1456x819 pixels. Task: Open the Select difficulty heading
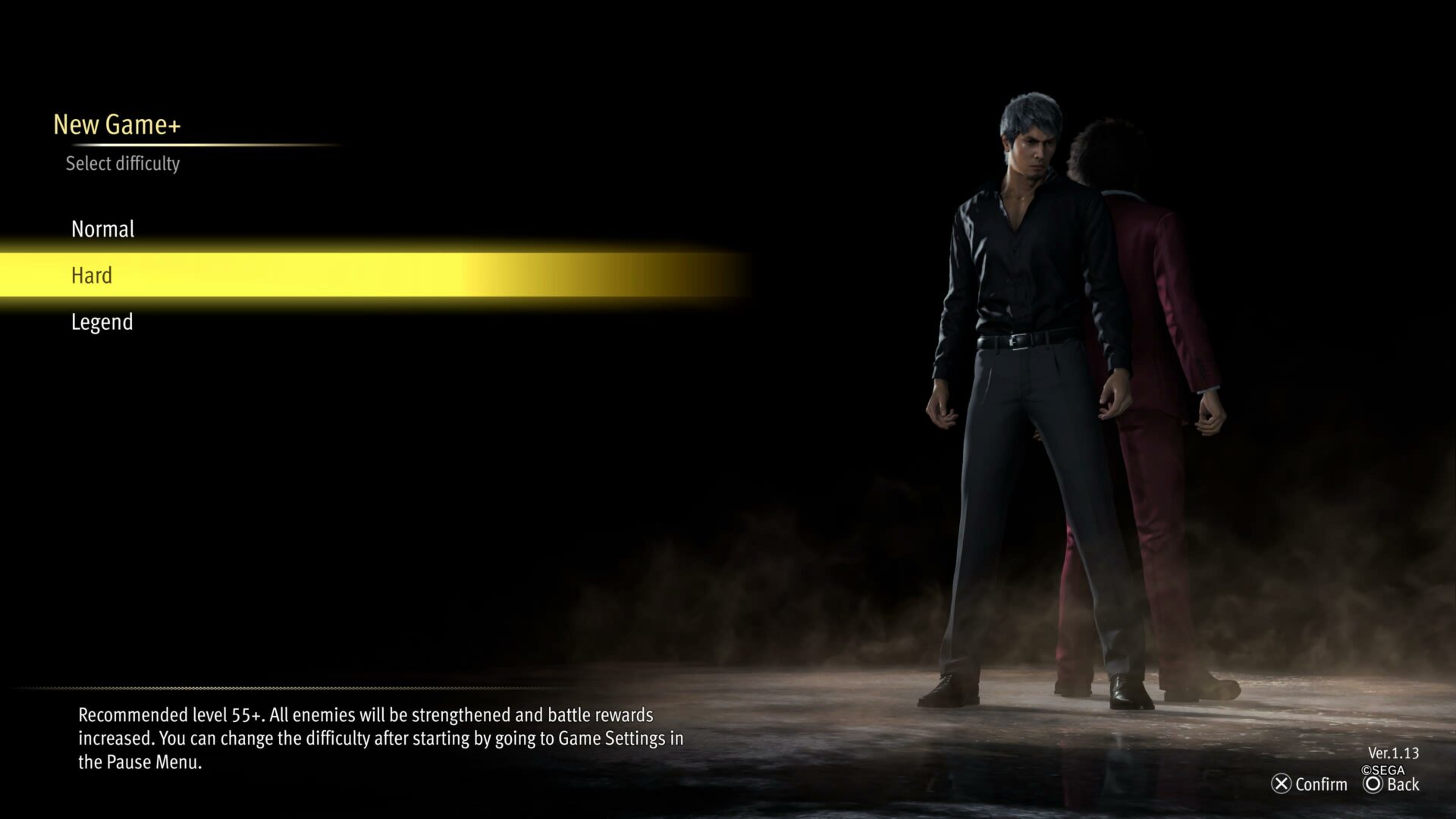tap(124, 163)
